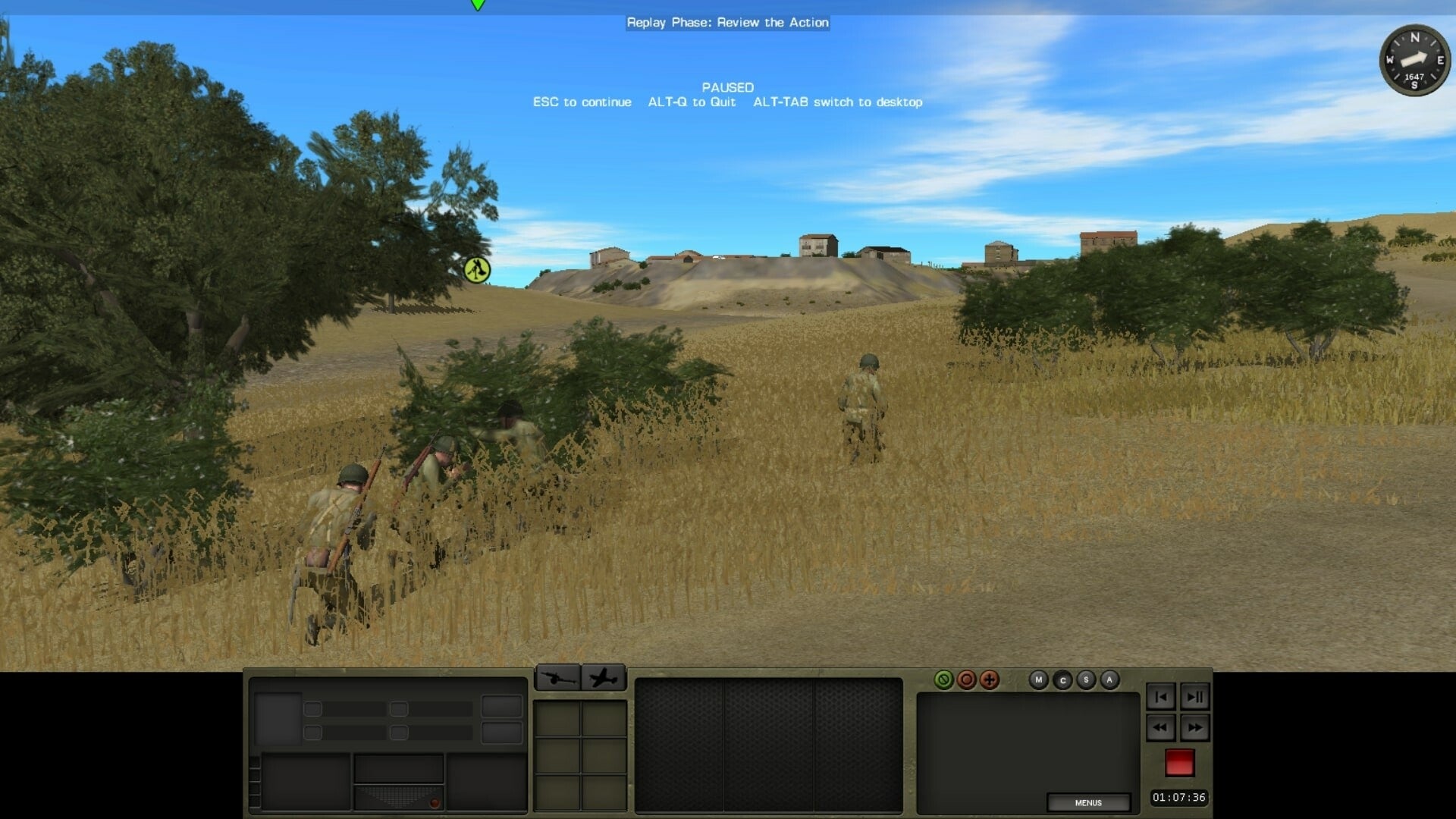
Task: Click the green prohibited-circle command icon
Action: click(944, 679)
